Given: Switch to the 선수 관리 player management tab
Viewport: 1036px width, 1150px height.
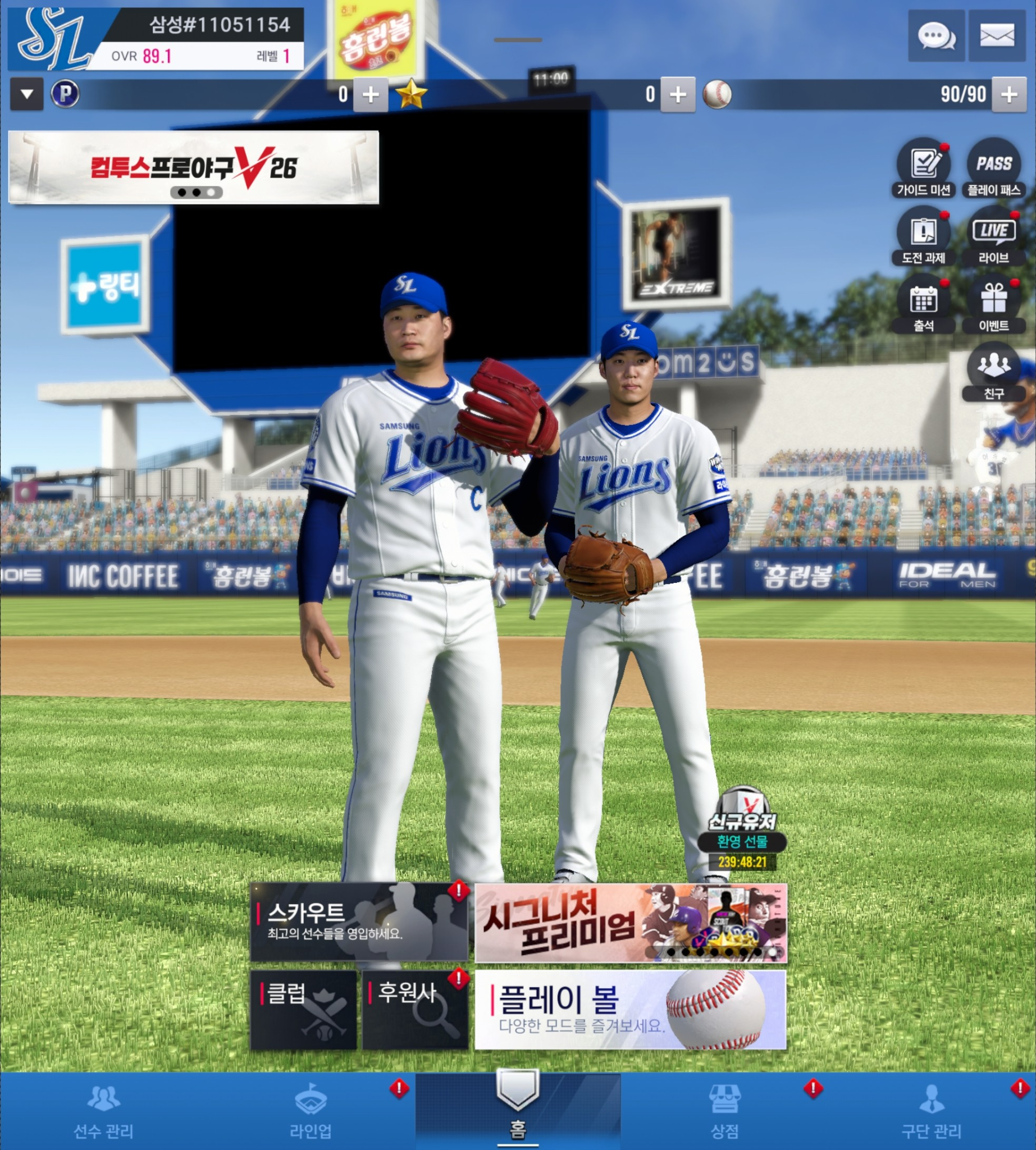Looking at the screenshot, I should [x=103, y=1111].
